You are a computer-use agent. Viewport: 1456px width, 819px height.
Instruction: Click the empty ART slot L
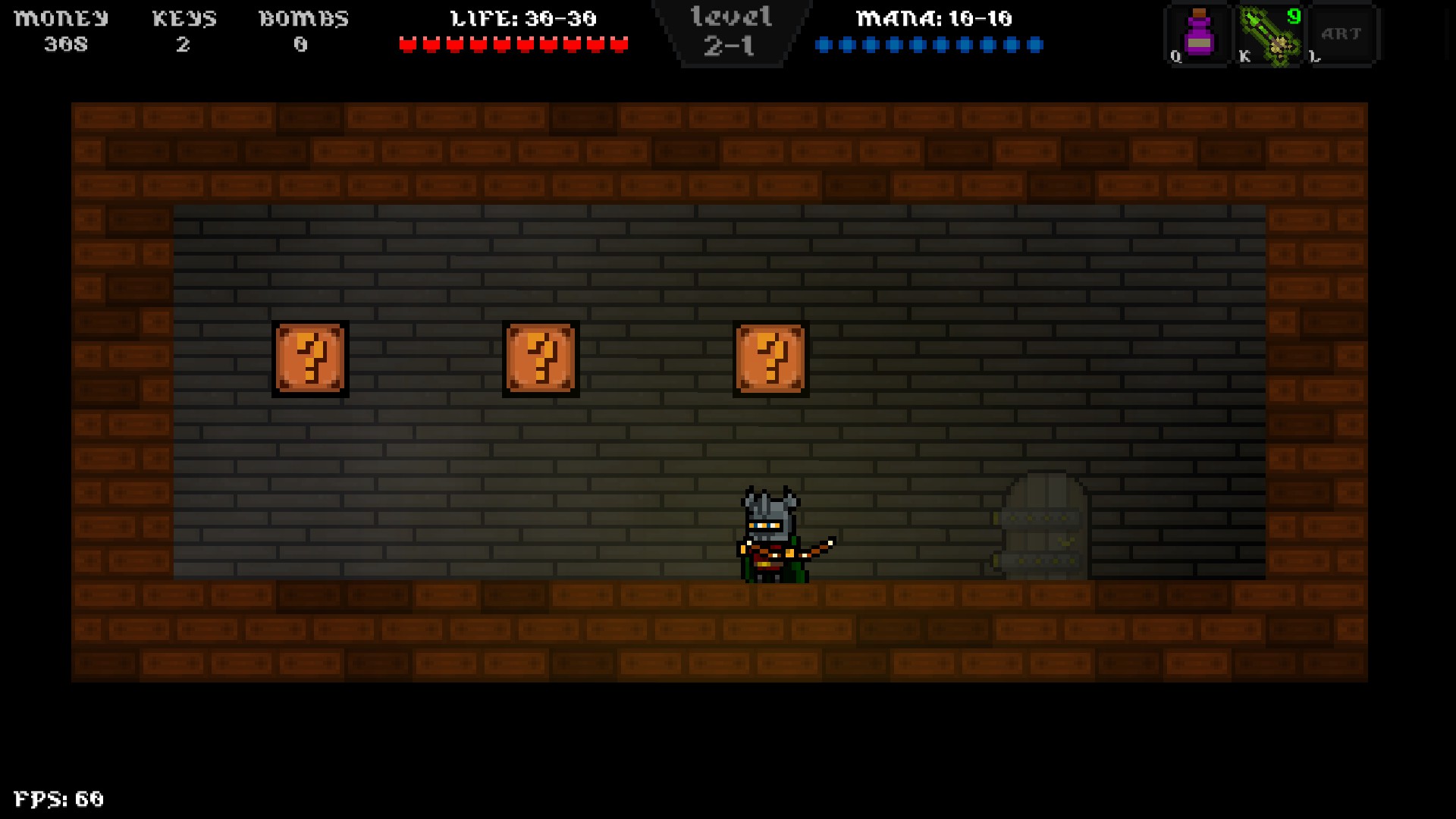tap(1341, 34)
